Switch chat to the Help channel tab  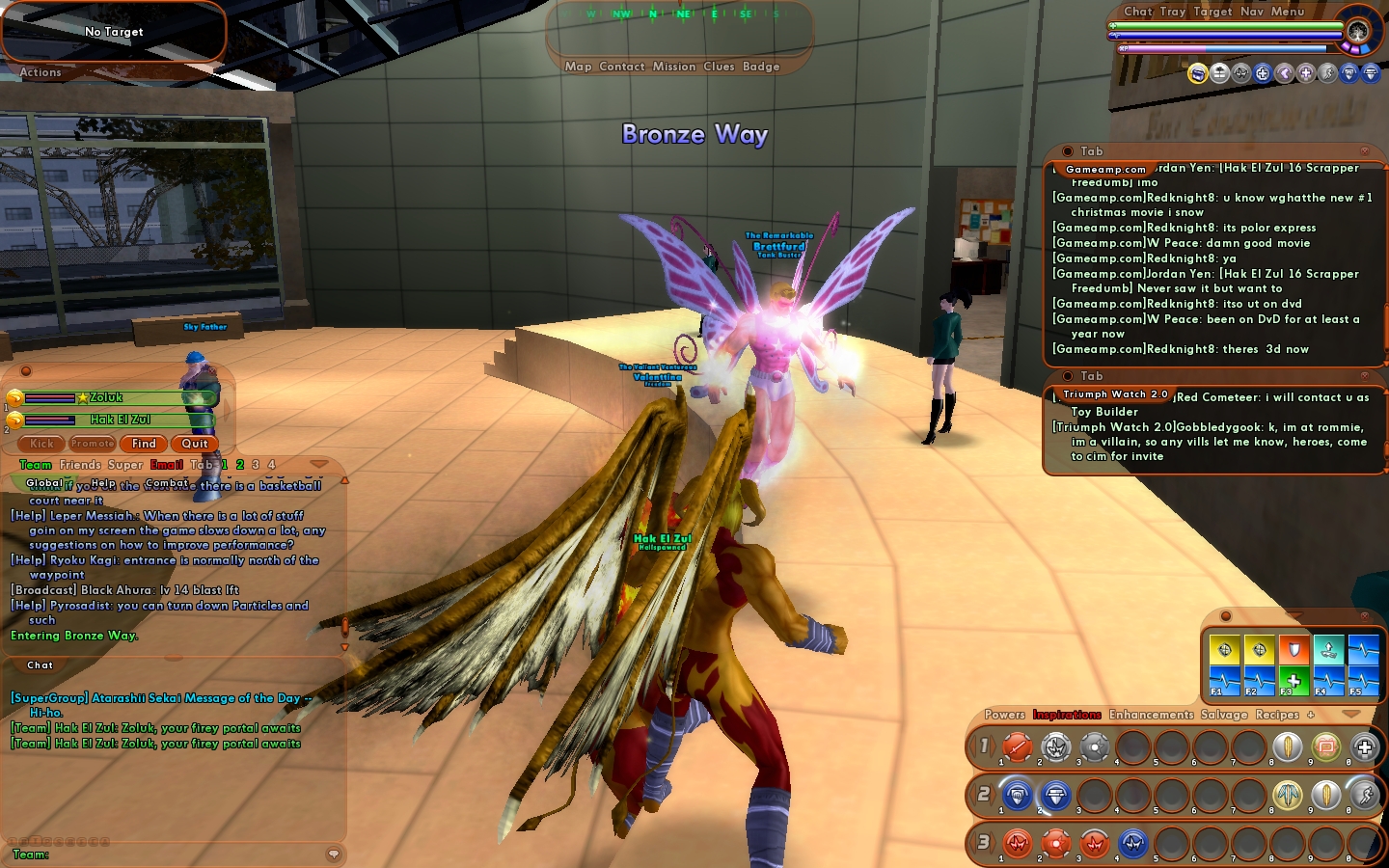pyautogui.click(x=103, y=483)
